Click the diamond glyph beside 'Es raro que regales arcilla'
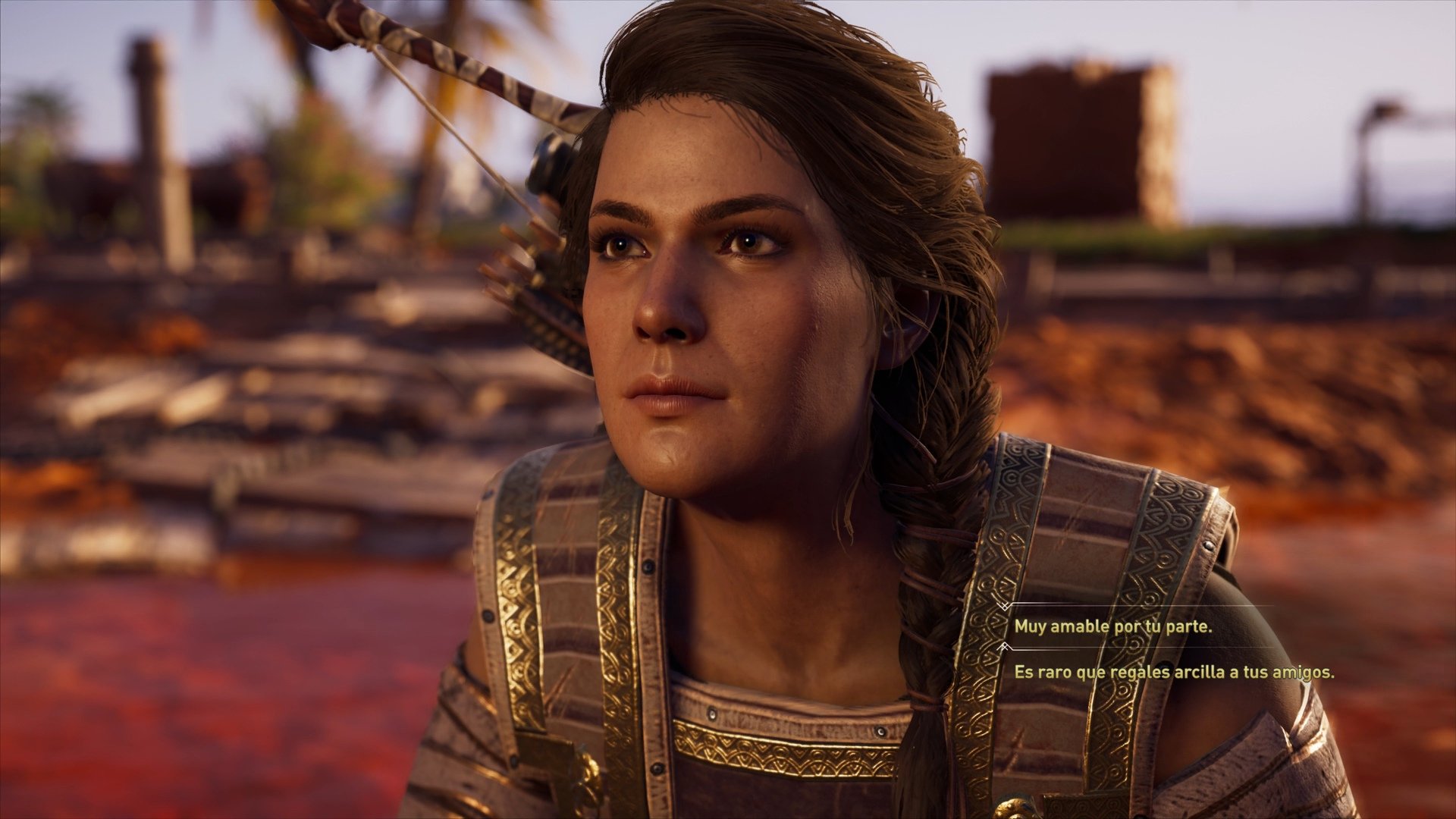This screenshot has height=819, width=1456. [x=1003, y=646]
